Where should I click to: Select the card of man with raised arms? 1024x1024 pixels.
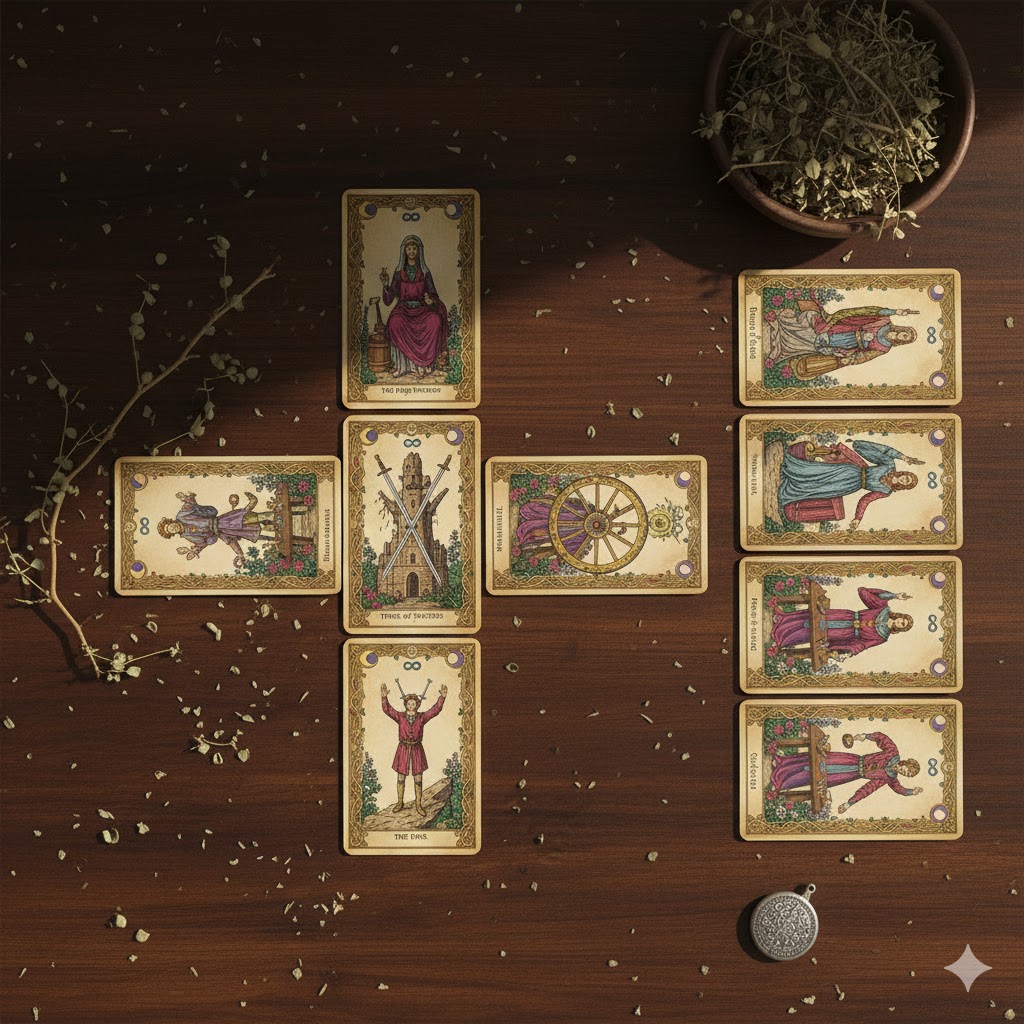[411, 746]
